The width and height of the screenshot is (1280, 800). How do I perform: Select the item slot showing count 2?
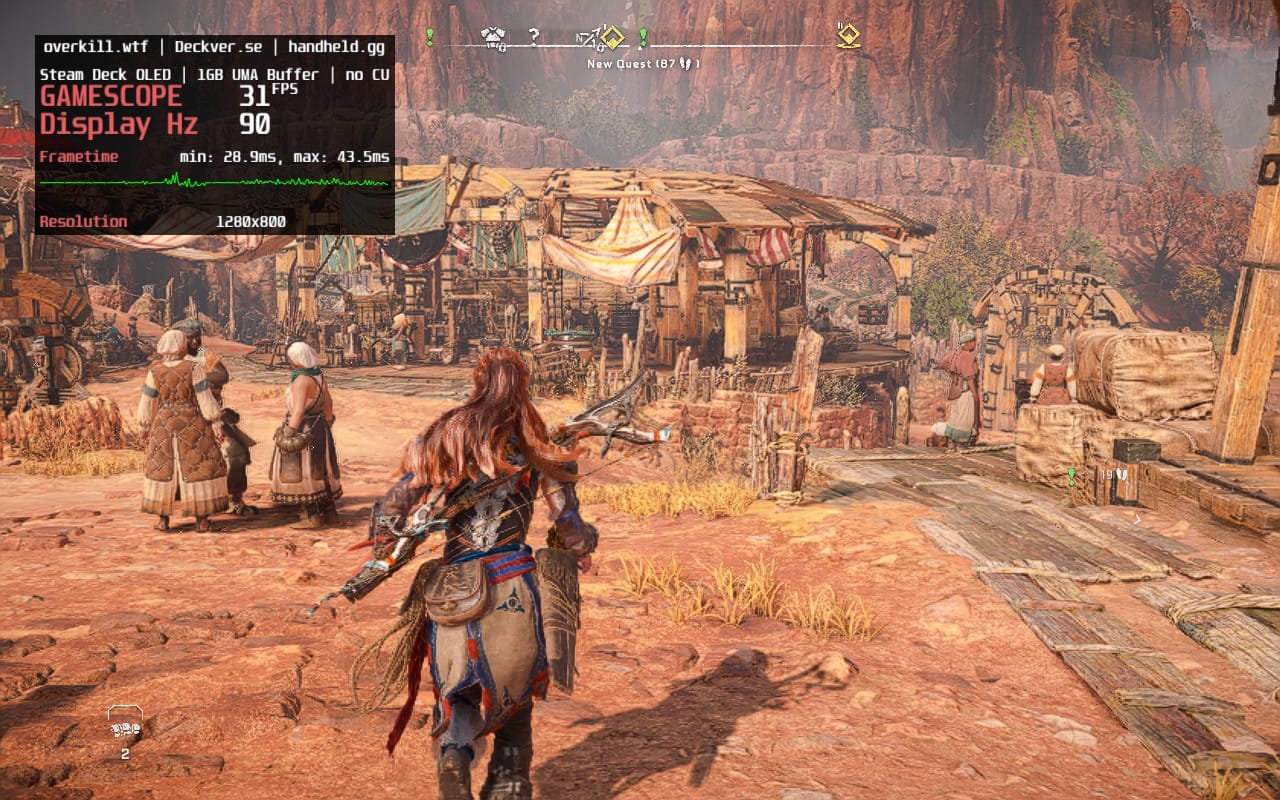click(x=125, y=725)
